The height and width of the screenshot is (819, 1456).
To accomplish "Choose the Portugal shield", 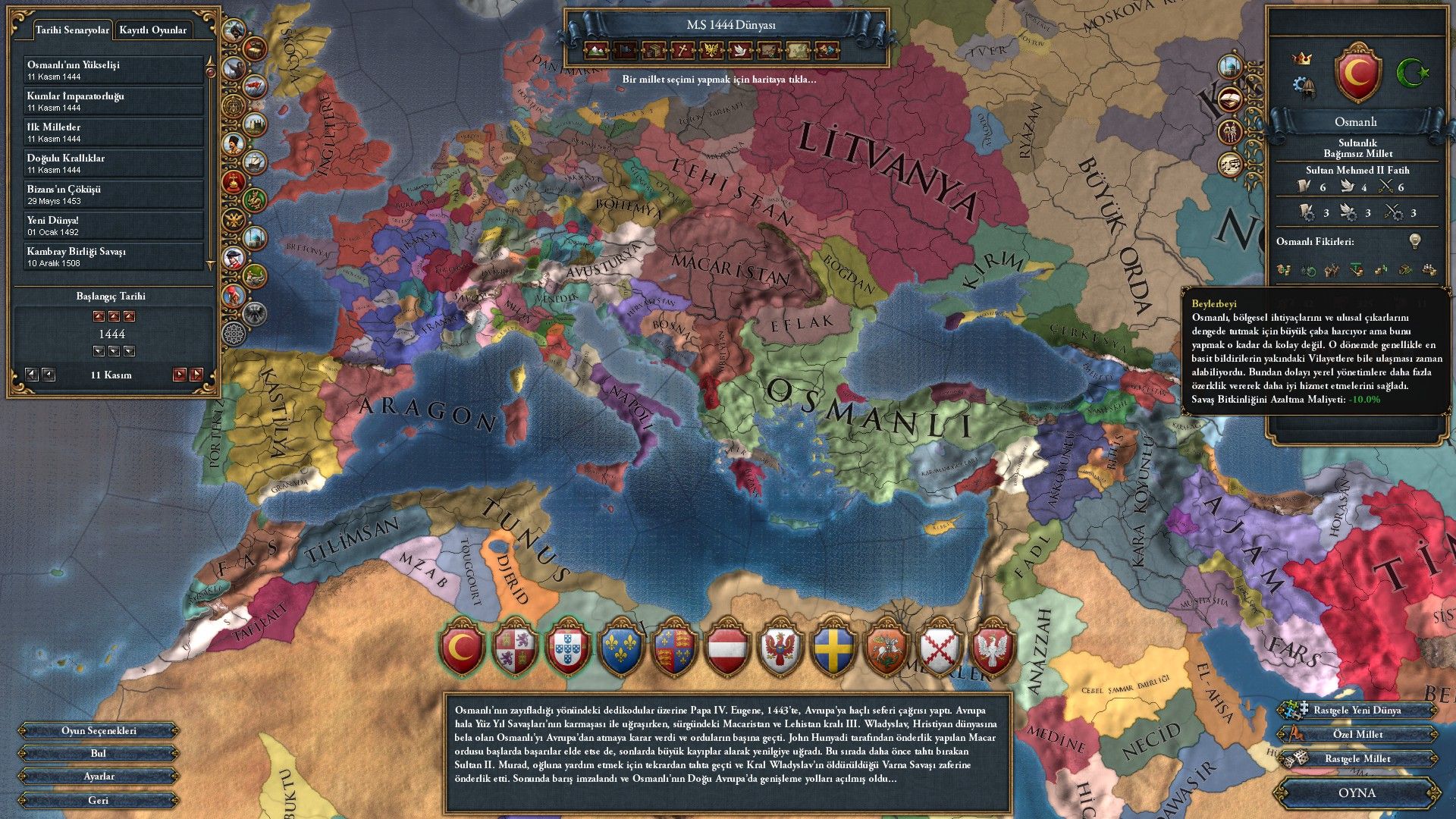I will 568,649.
